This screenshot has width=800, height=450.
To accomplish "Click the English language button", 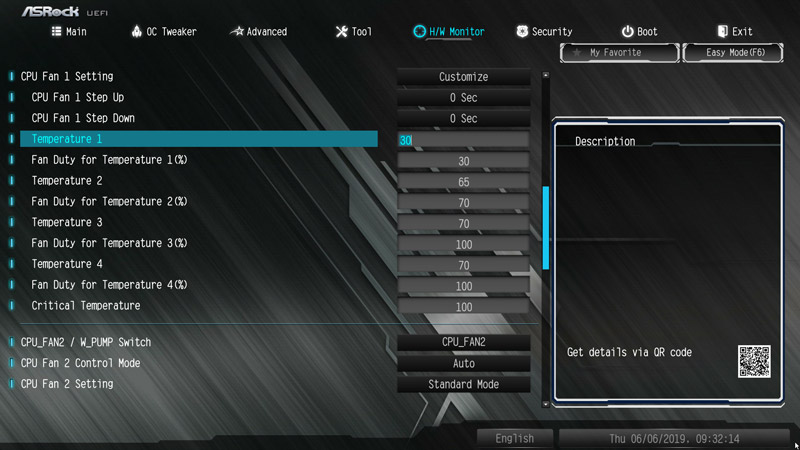I will coord(514,439).
